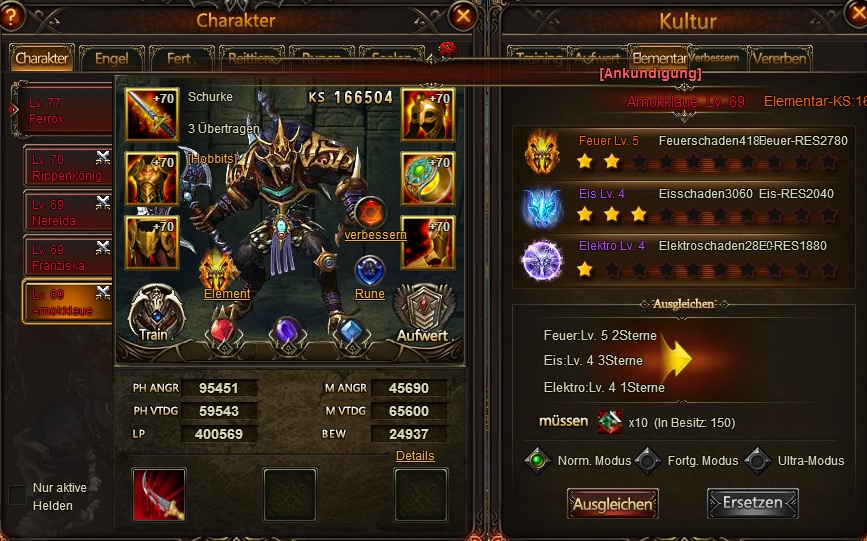
Task: Open the help question mark icon
Action: [x=13, y=16]
